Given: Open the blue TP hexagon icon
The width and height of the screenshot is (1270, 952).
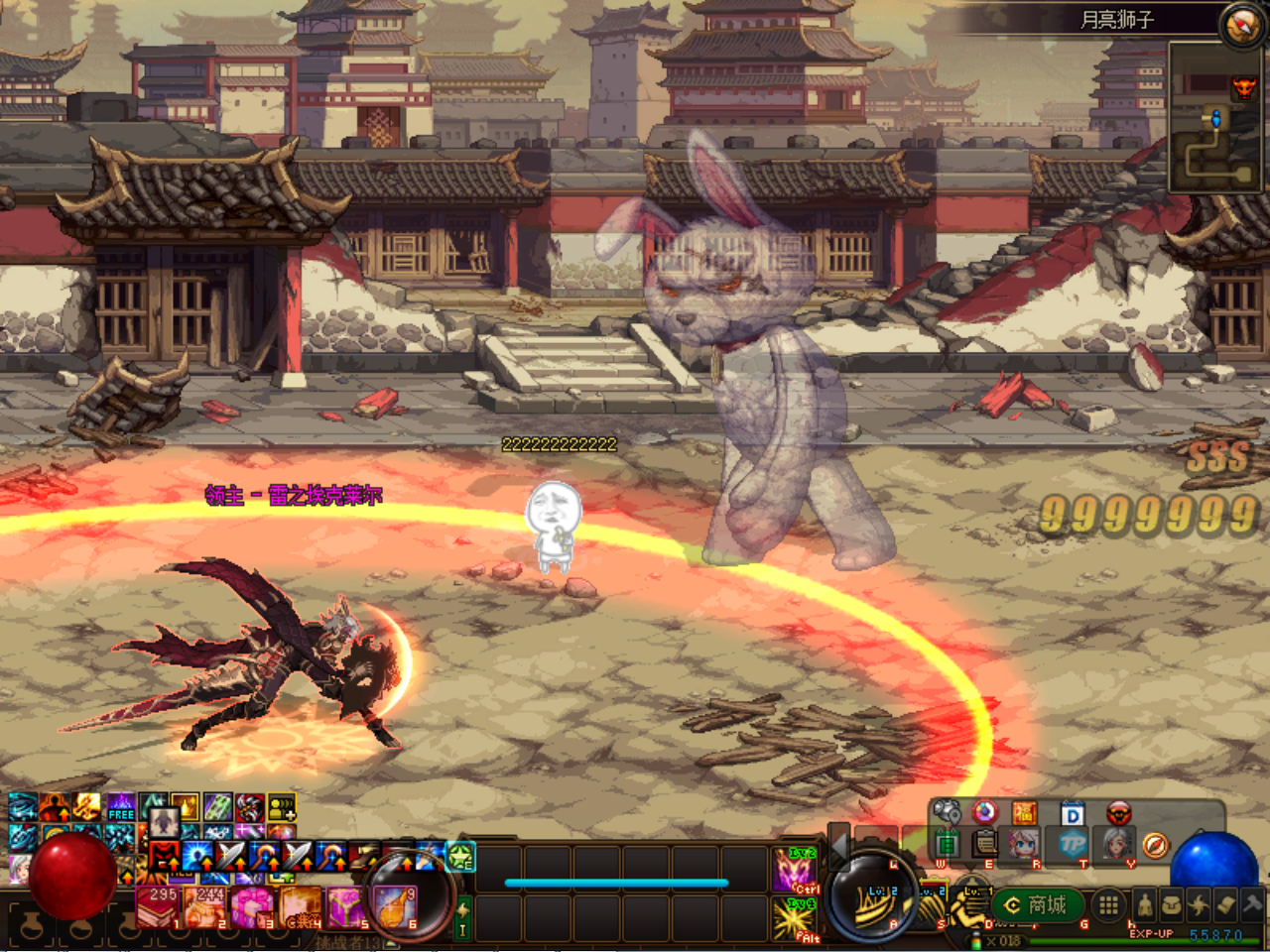Looking at the screenshot, I should click(1073, 844).
